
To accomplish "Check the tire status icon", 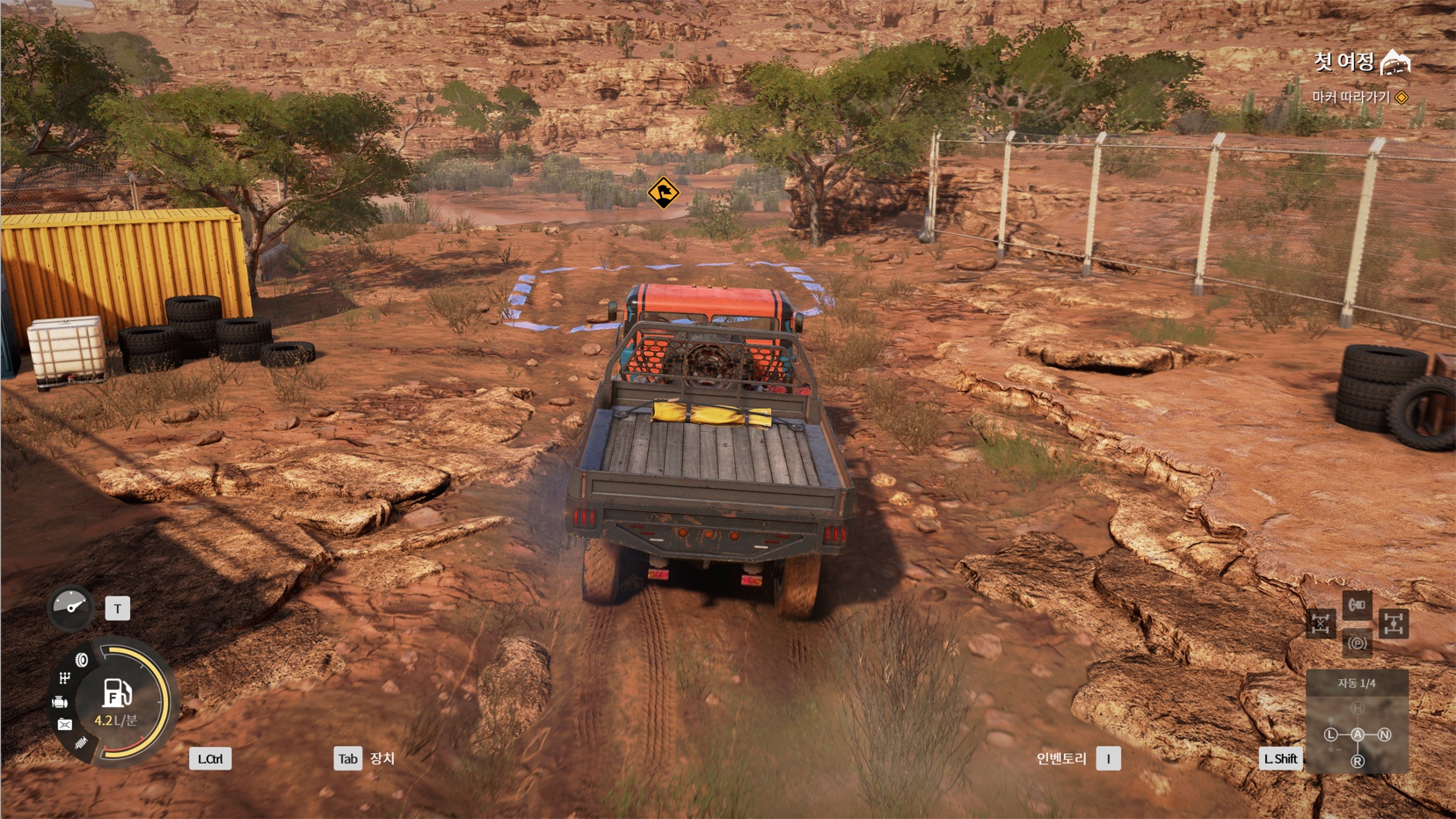I will [x=82, y=660].
